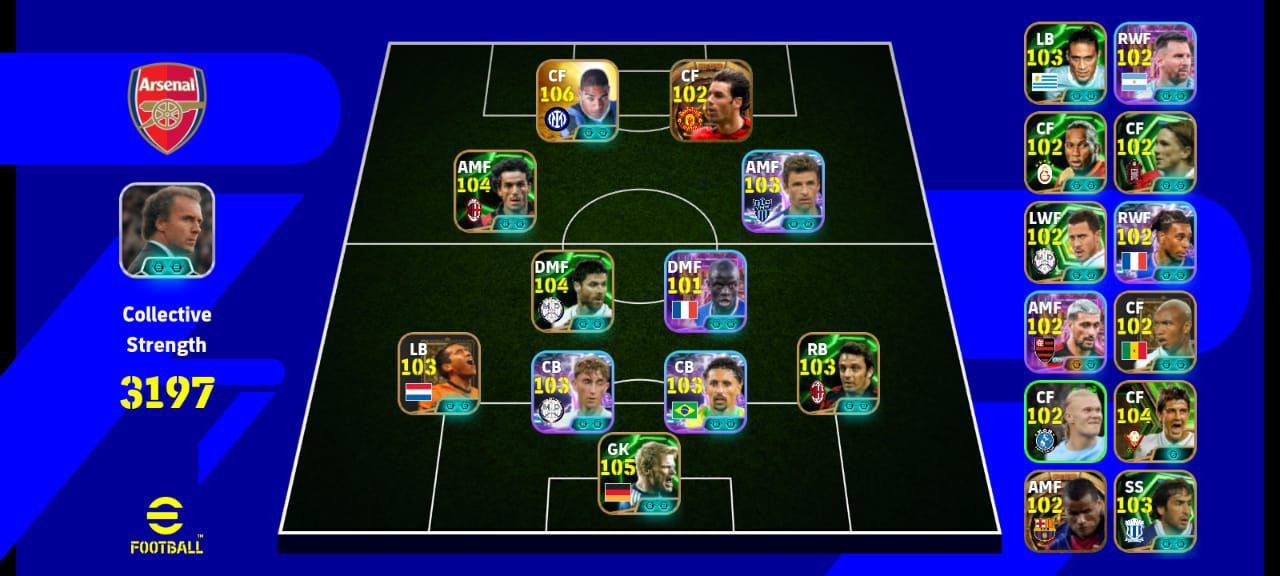Select the LWF 102 substitute card

tap(1065, 243)
